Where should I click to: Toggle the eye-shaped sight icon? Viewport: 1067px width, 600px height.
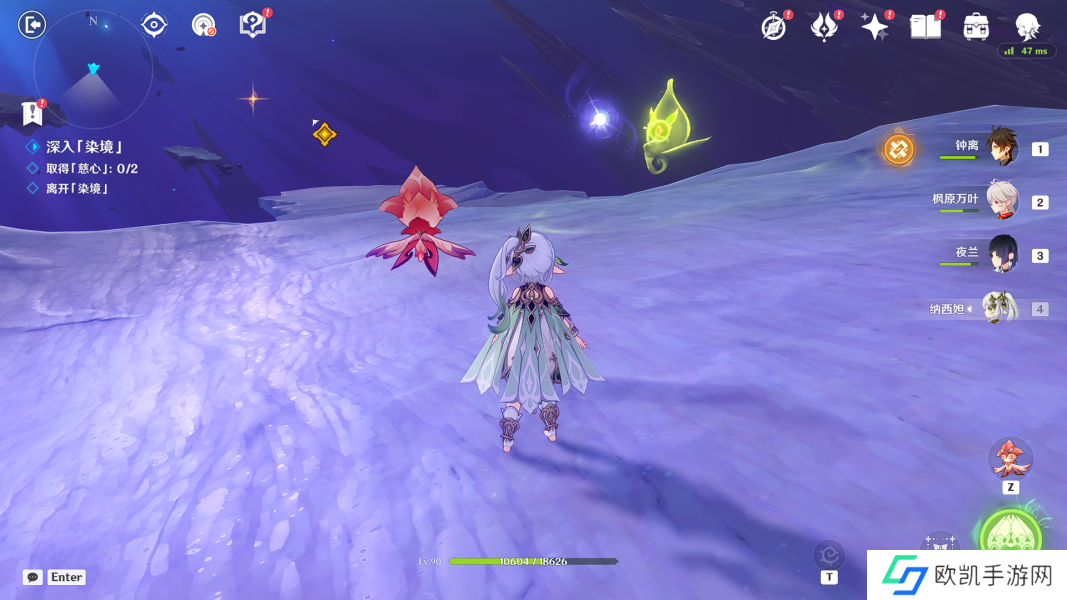coord(154,25)
